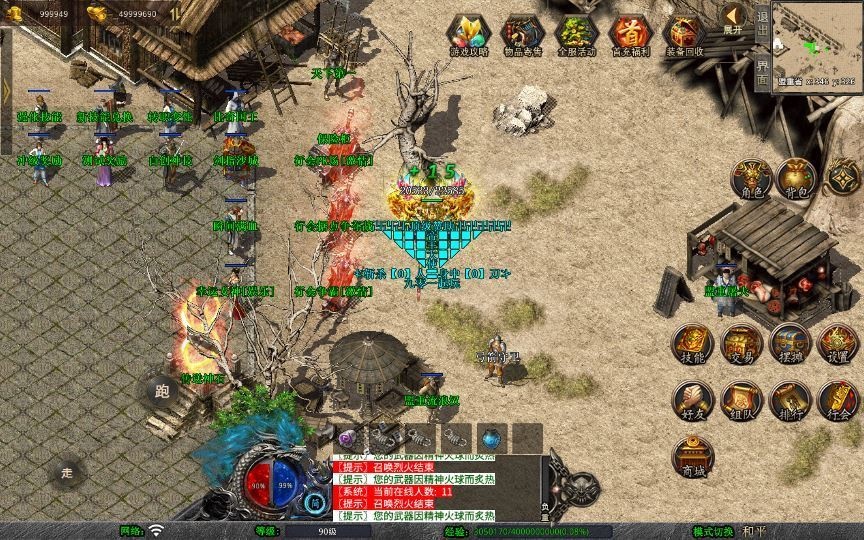This screenshot has height=540, width=864.
Task: Open the 商城 shop
Action: [x=692, y=457]
